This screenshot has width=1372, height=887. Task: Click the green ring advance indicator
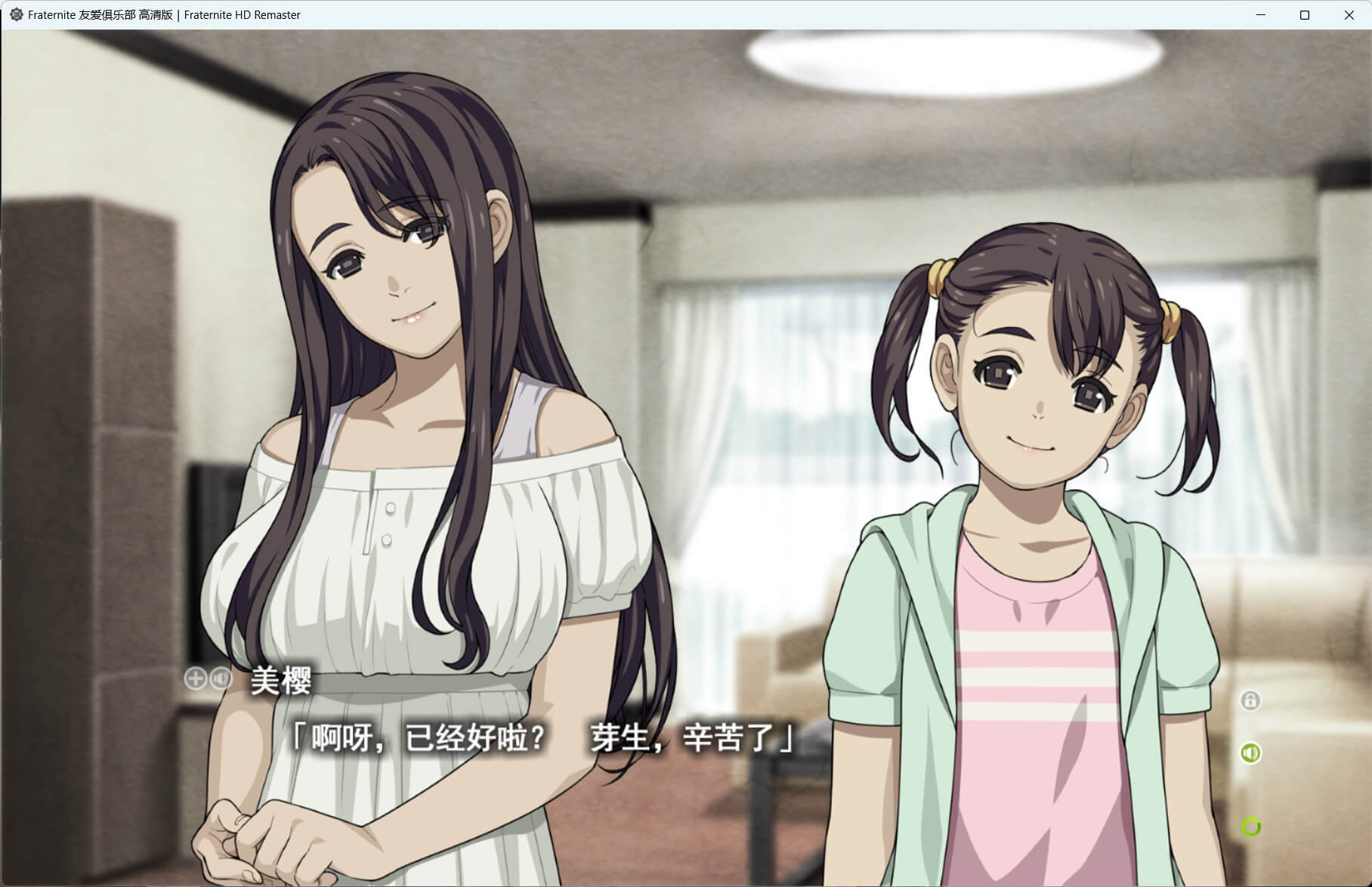click(1251, 827)
